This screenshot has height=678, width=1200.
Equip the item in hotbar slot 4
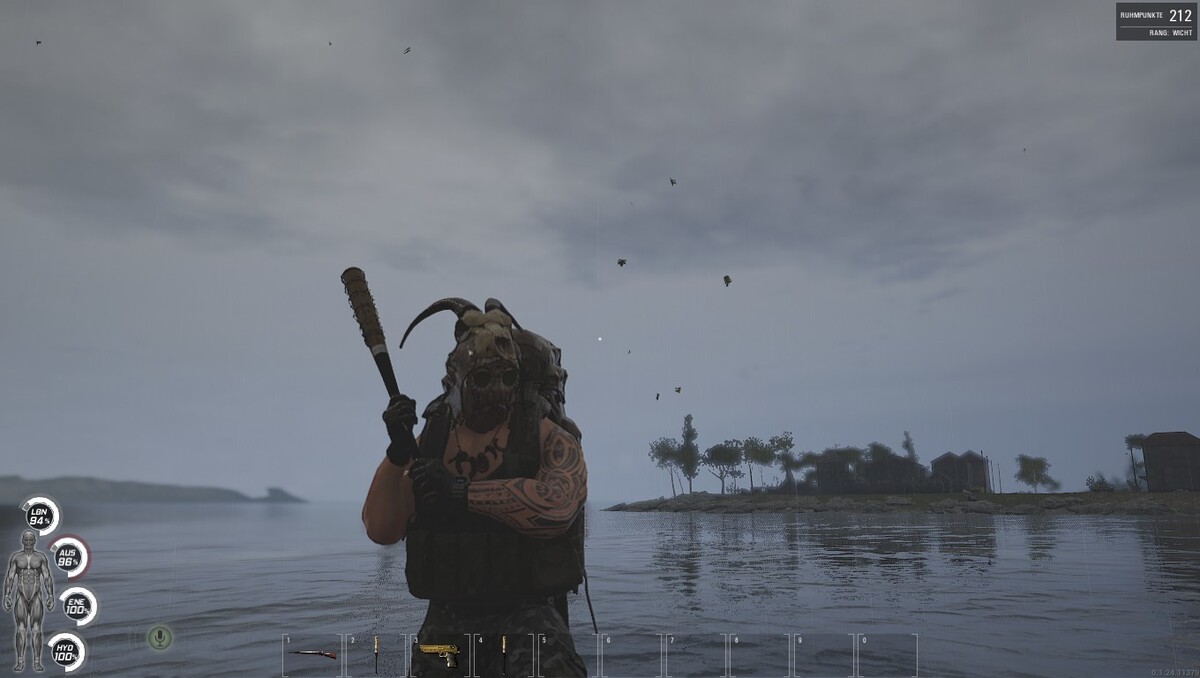coord(504,653)
